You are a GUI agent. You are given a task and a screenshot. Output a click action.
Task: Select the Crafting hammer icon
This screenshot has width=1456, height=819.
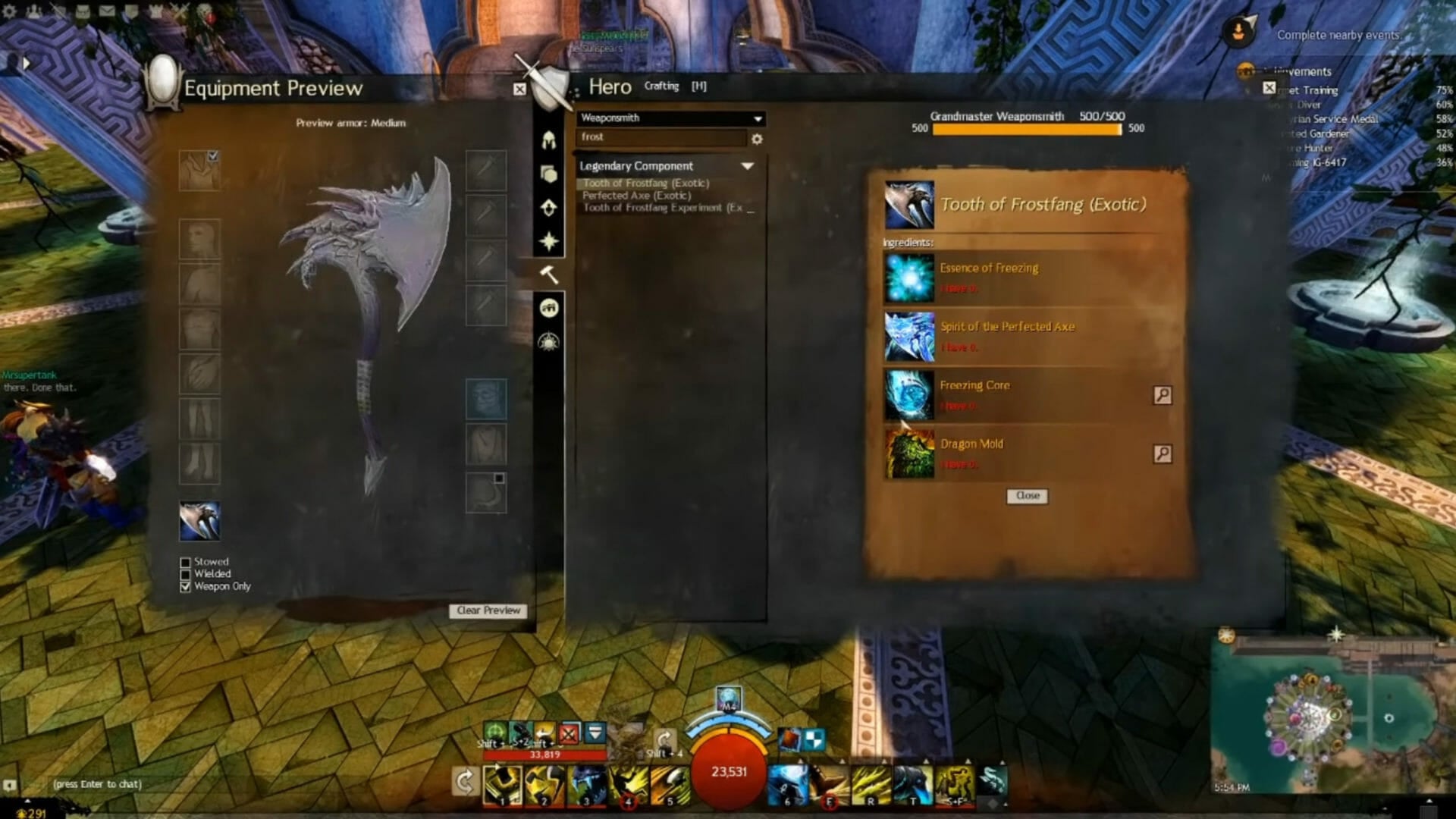548,274
